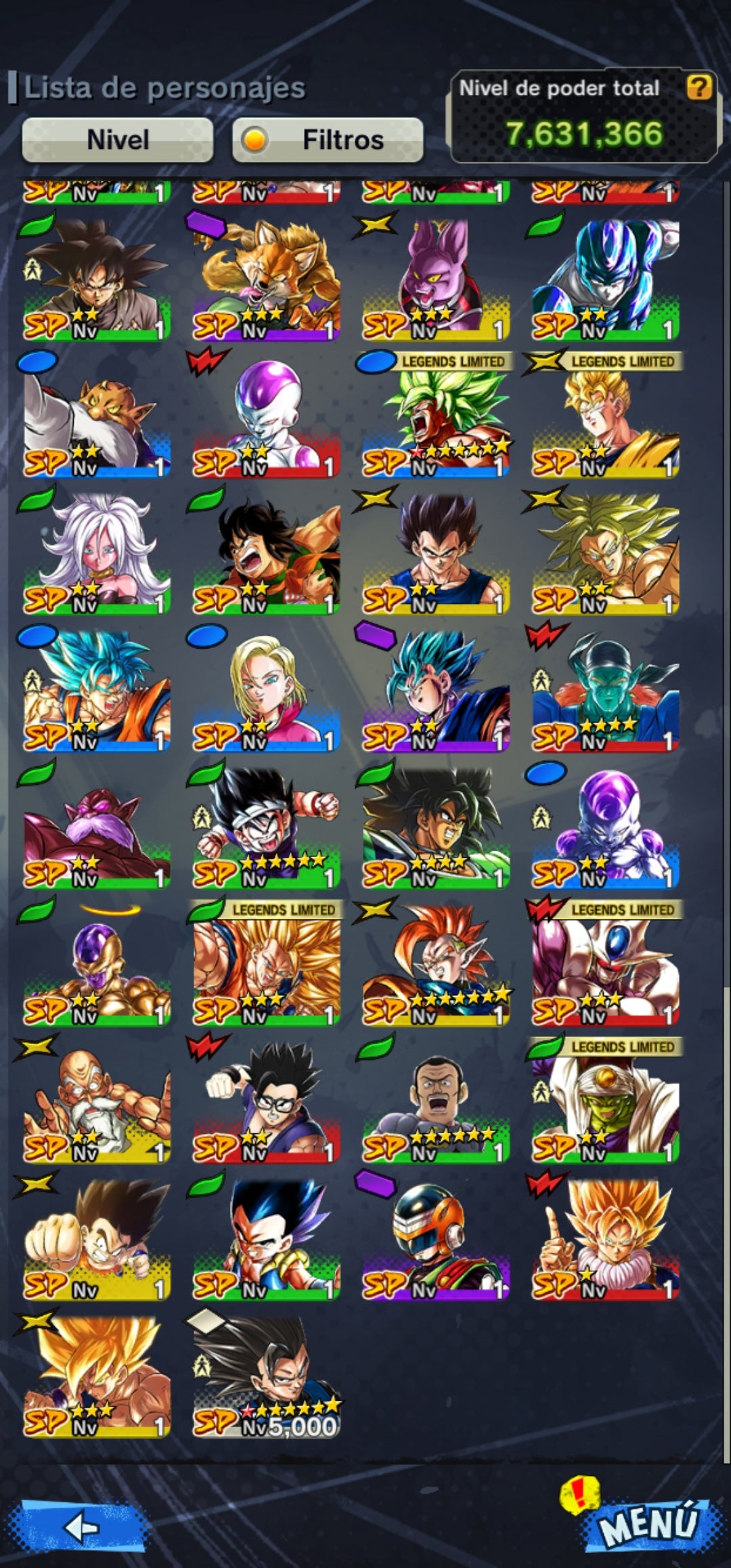Choose the orange wolf character card

pyautogui.click(x=266, y=279)
